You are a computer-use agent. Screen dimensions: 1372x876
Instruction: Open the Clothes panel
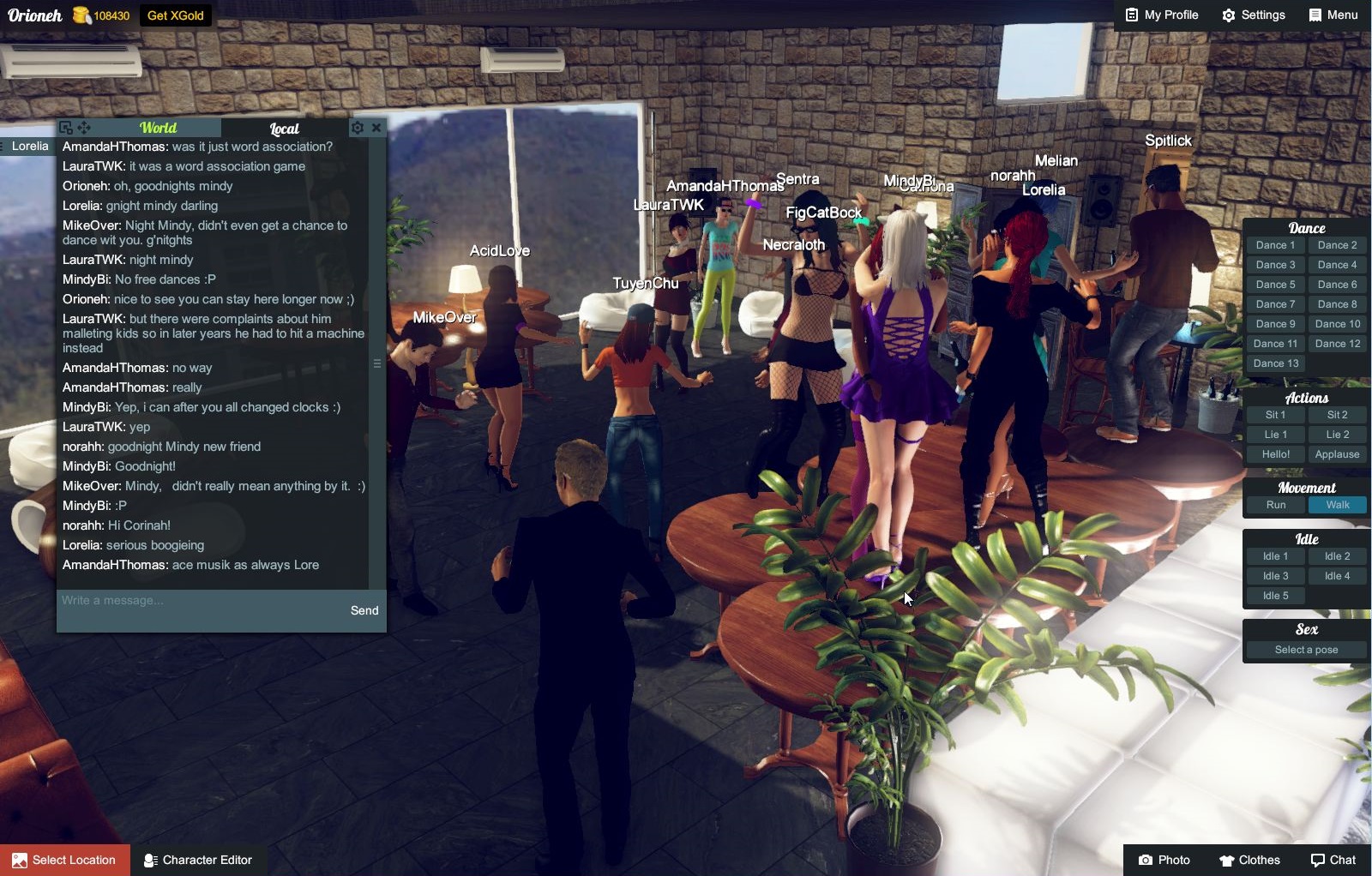pyautogui.click(x=1249, y=860)
